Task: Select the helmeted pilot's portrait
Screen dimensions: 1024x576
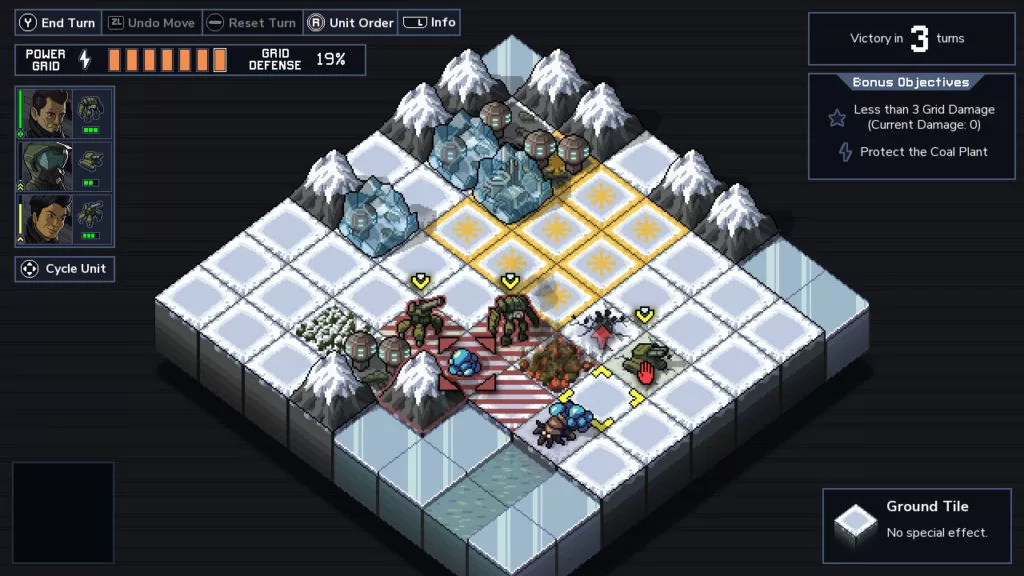Action: (x=46, y=166)
